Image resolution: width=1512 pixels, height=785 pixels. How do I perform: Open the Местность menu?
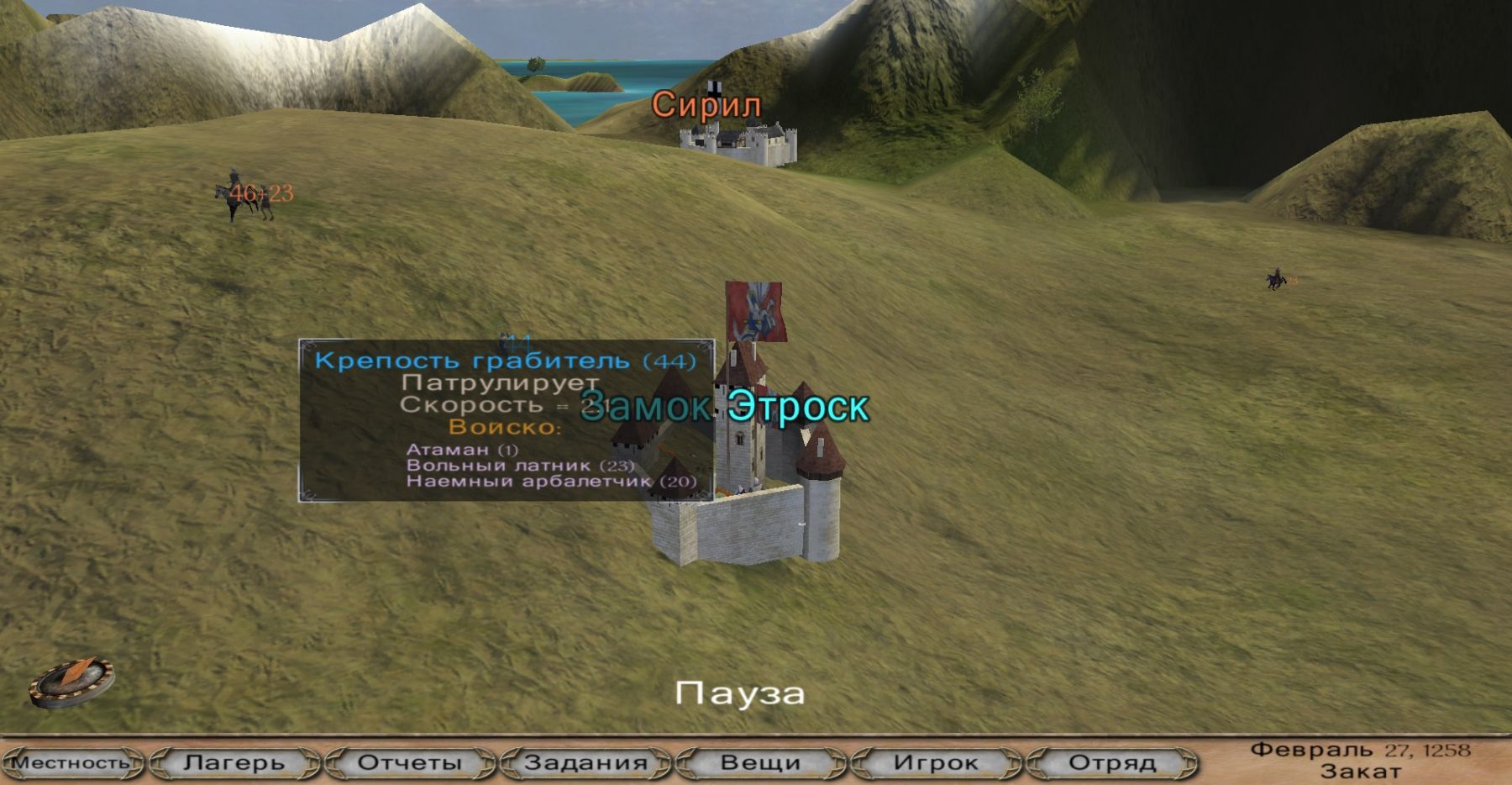click(71, 763)
